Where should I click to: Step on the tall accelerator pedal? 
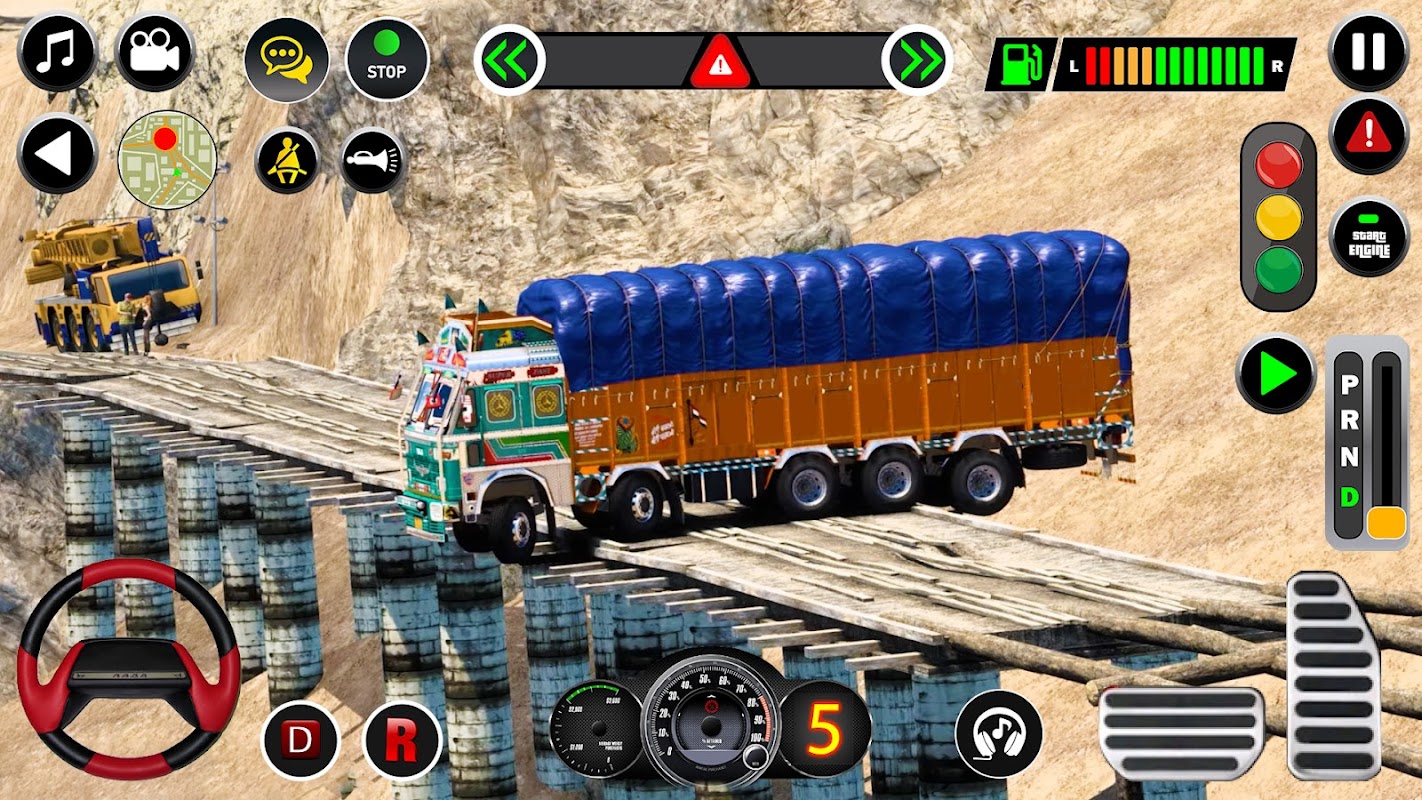1333,674
